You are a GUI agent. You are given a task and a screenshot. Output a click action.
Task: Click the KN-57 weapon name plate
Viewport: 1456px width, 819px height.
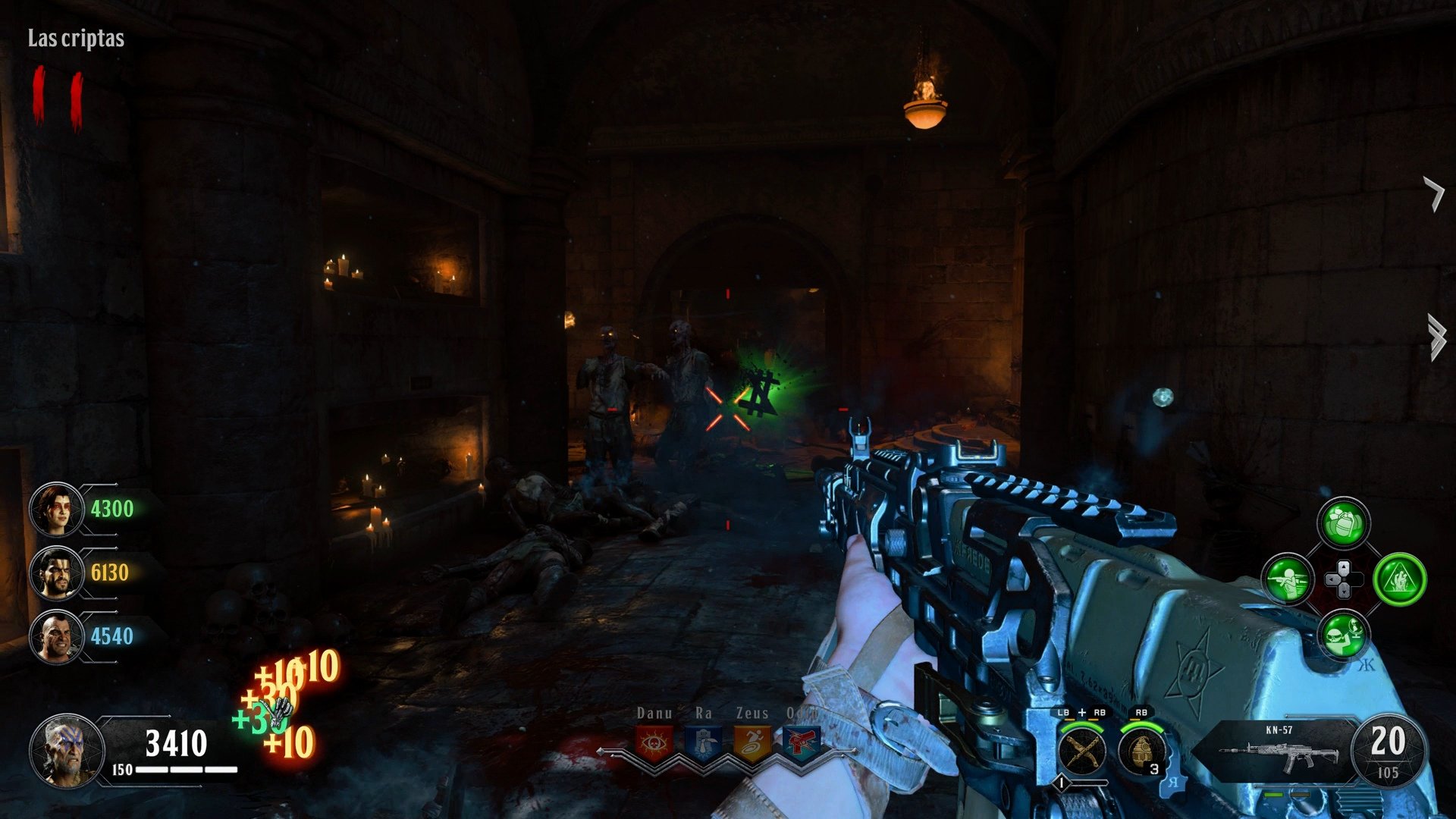1278,730
